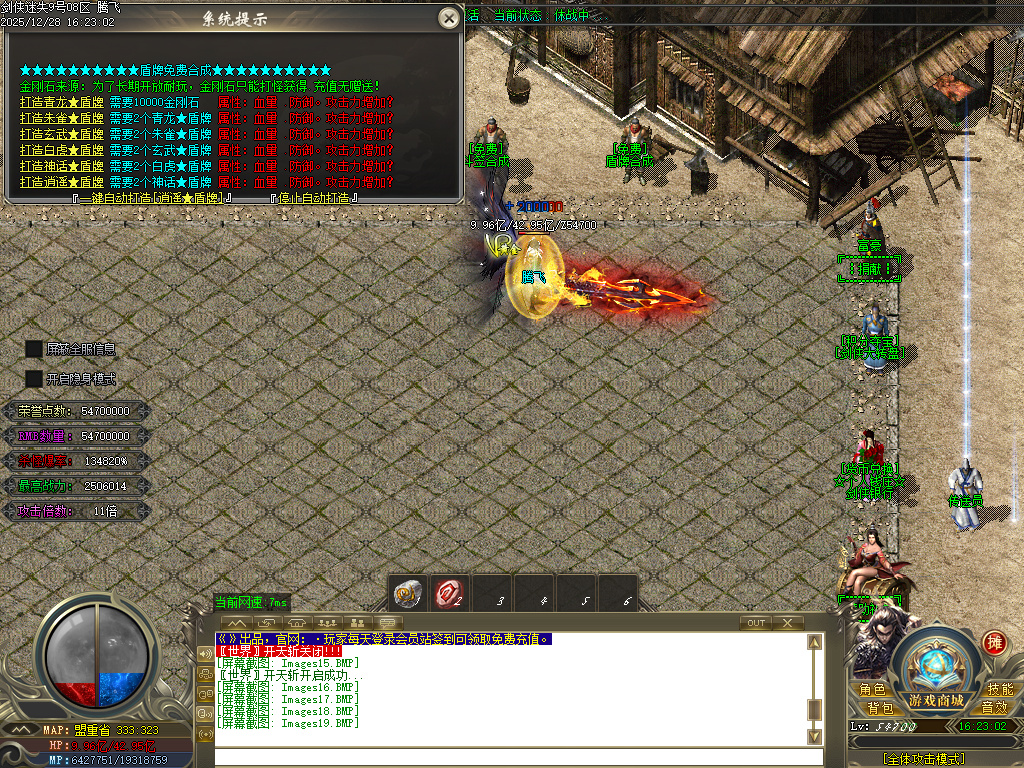Screen dimensions: 1024x768
Task: Use the scroll item in hotbar slot 1
Action: [x=407, y=593]
